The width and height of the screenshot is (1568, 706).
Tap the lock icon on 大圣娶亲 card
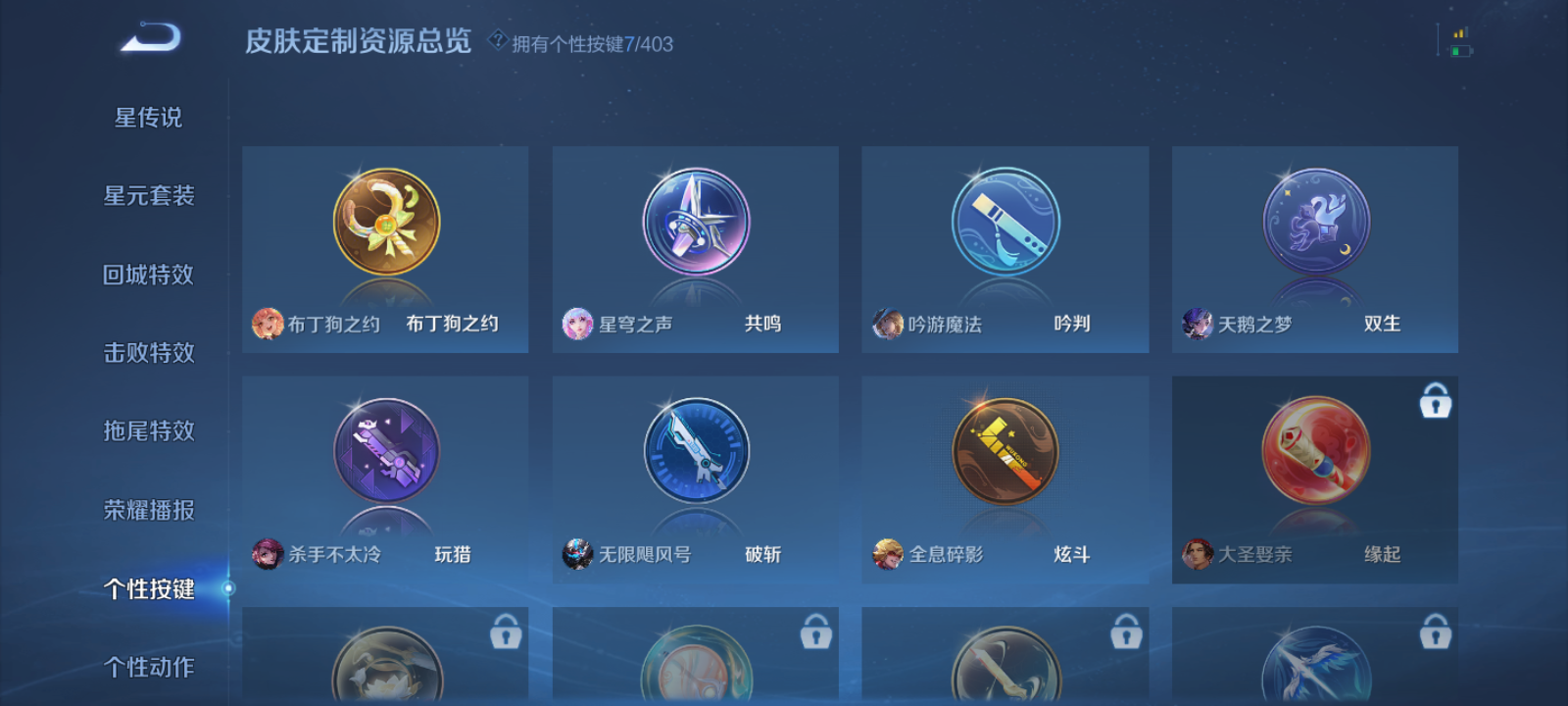click(1435, 402)
